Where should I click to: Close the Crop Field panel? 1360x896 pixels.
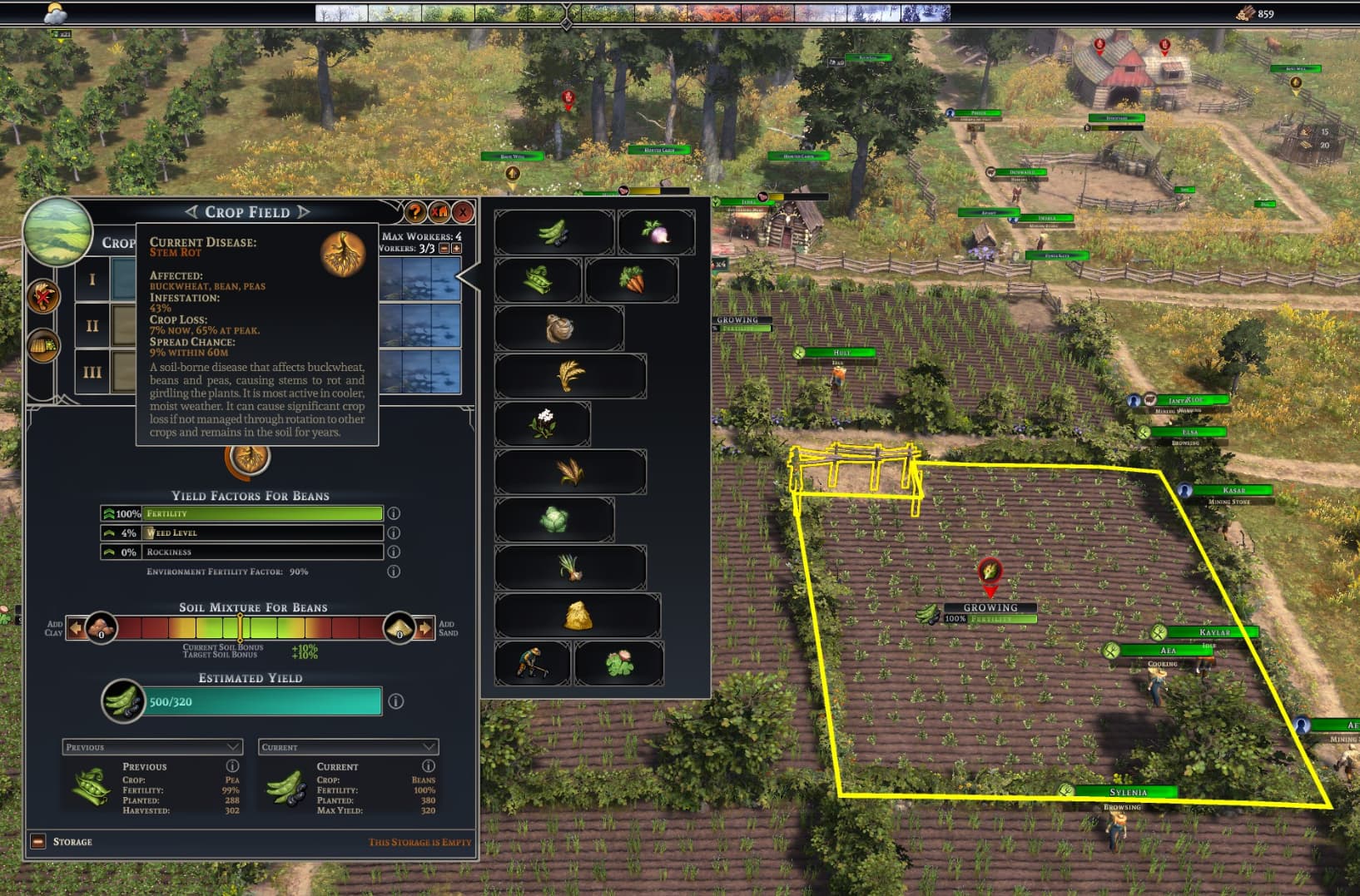463,212
